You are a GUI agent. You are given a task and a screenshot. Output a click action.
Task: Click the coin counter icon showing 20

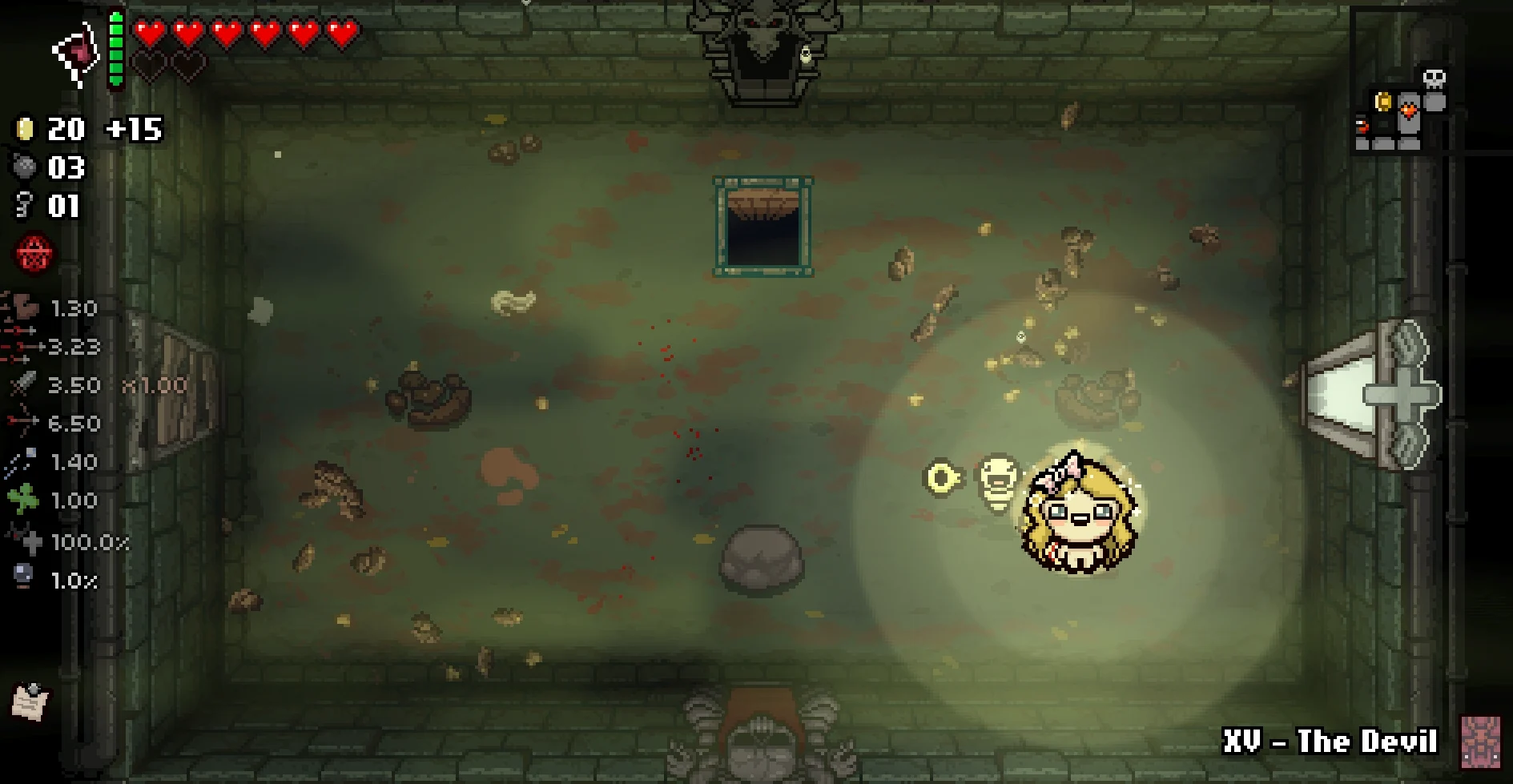26,129
